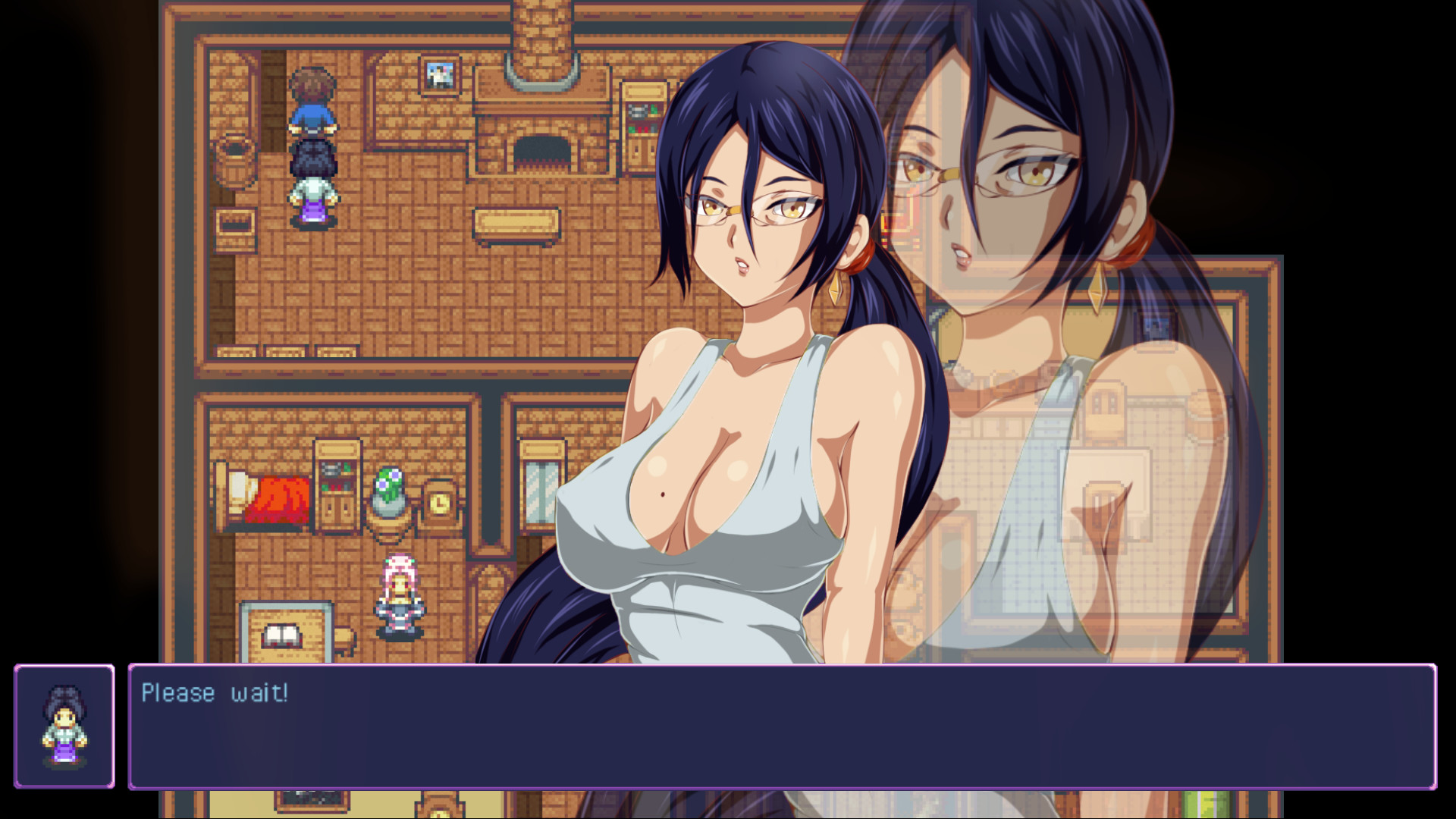Click the 'Please wait!' message text
The width and height of the screenshot is (1456, 819).
[215, 692]
